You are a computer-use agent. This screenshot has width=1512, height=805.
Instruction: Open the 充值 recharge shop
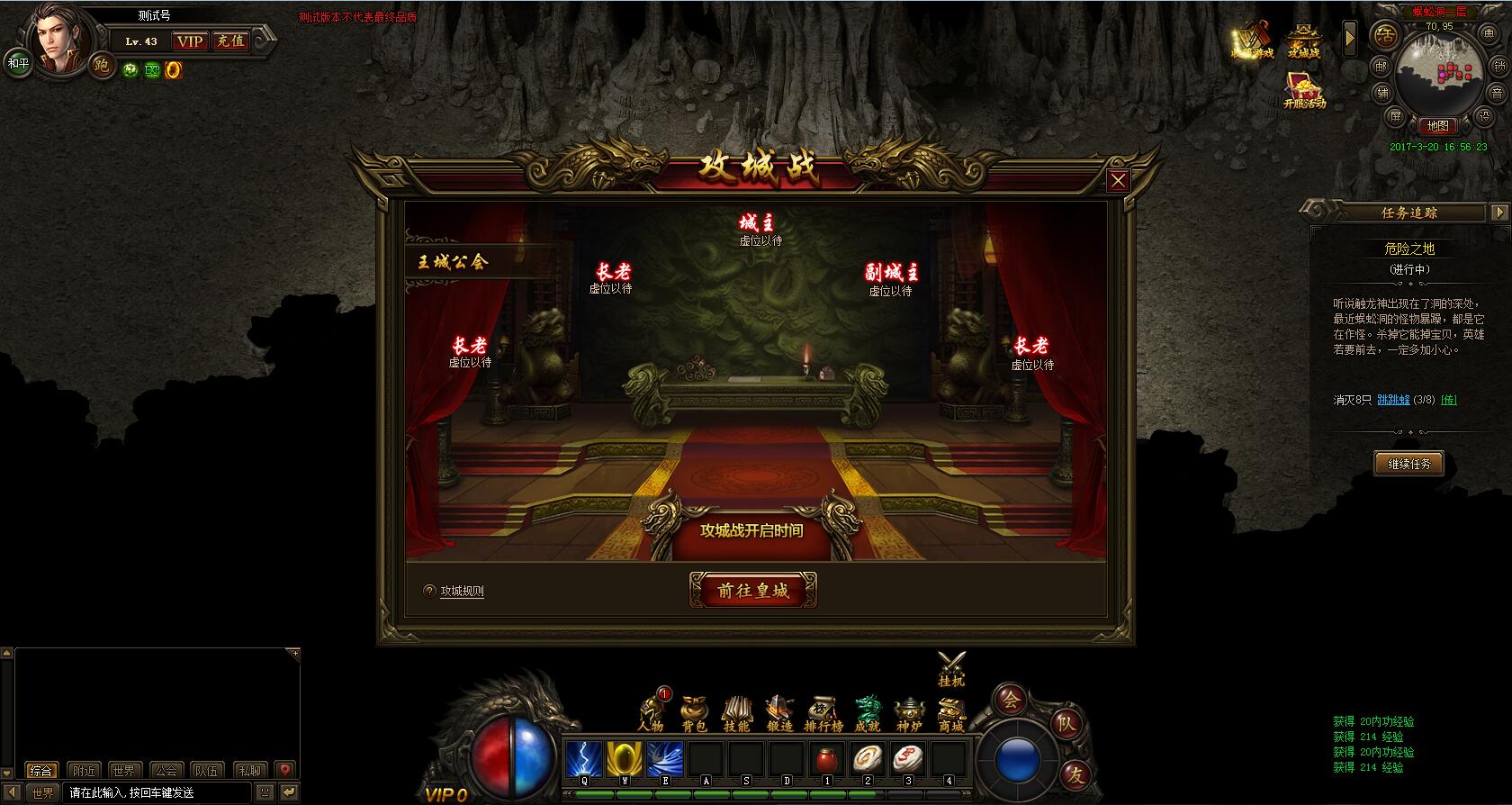[x=229, y=41]
